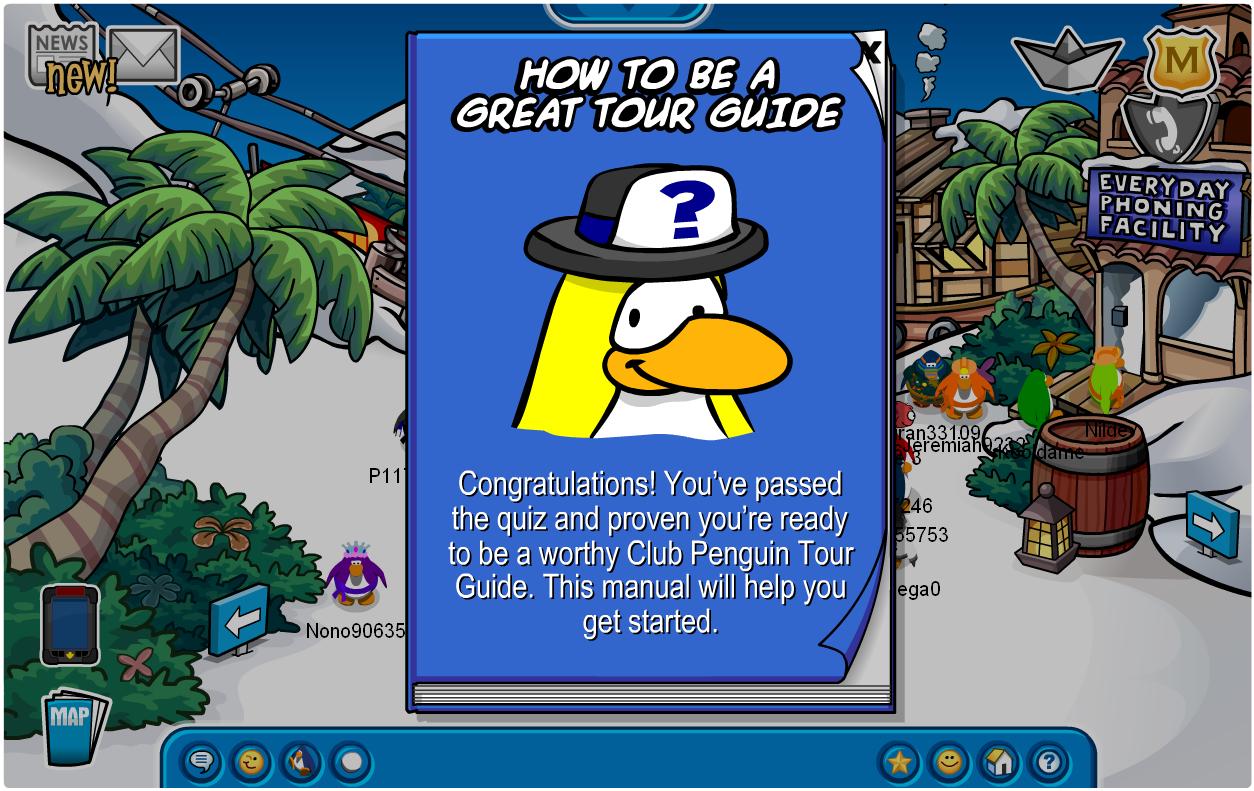Close the tour guide manual
Viewport: 1254px width, 791px height.
tap(870, 51)
